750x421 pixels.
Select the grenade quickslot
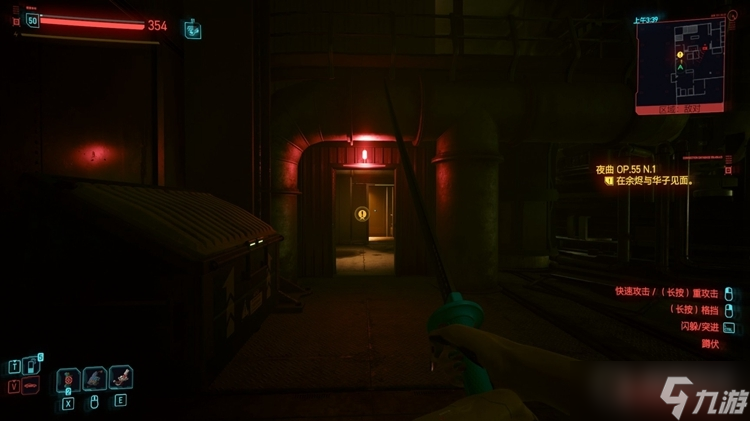pyautogui.click(x=68, y=379)
